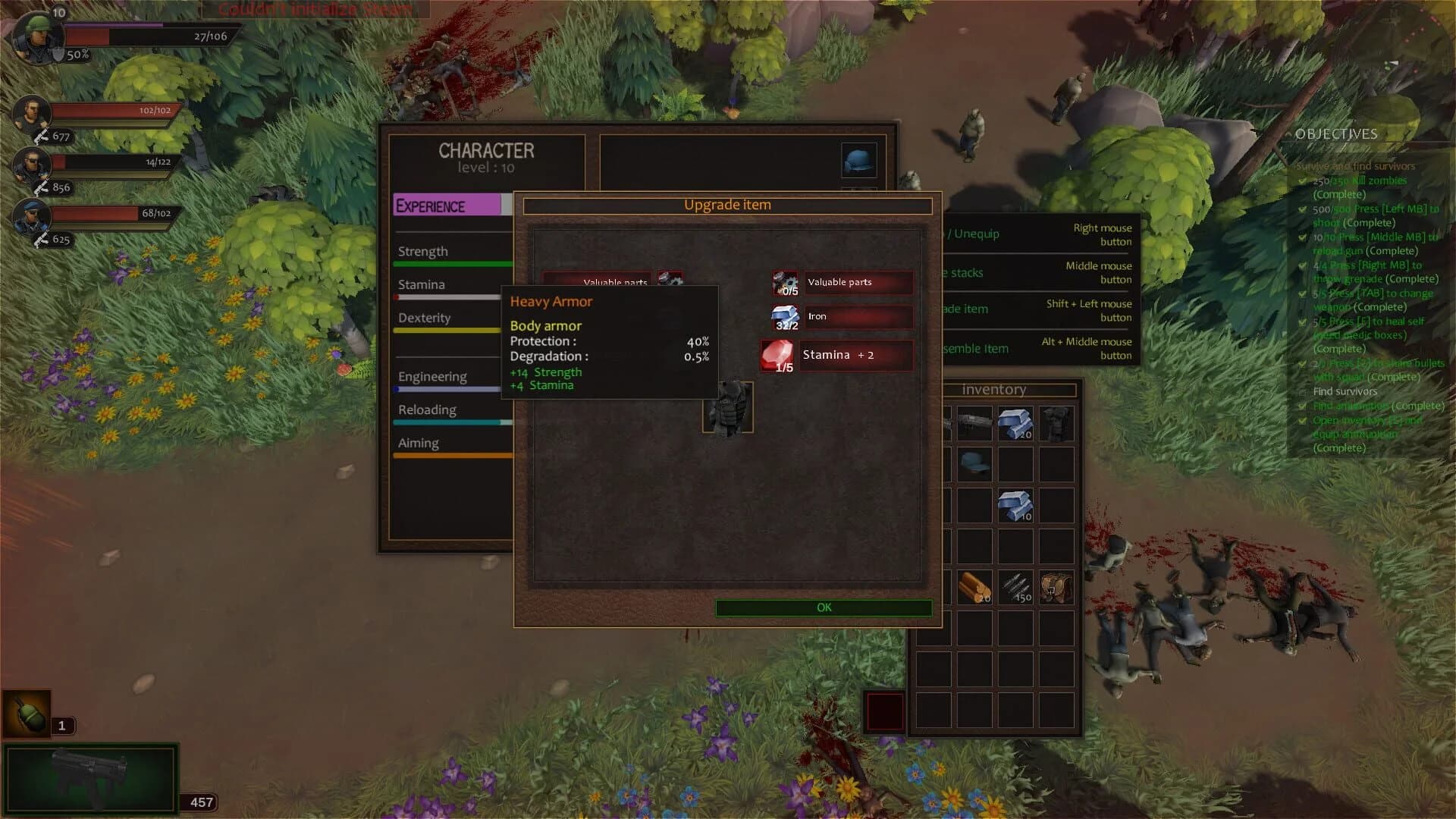Click the shotgun in the inventory grid
Image resolution: width=1456 pixels, height=819 pixels.
pos(973,423)
